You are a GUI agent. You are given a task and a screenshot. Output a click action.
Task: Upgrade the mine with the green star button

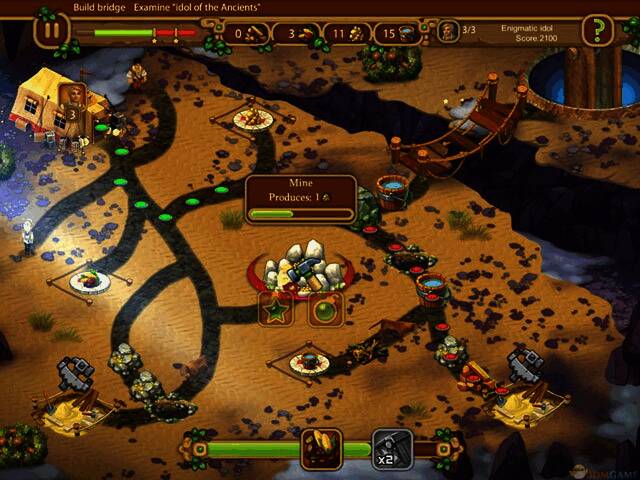point(276,309)
